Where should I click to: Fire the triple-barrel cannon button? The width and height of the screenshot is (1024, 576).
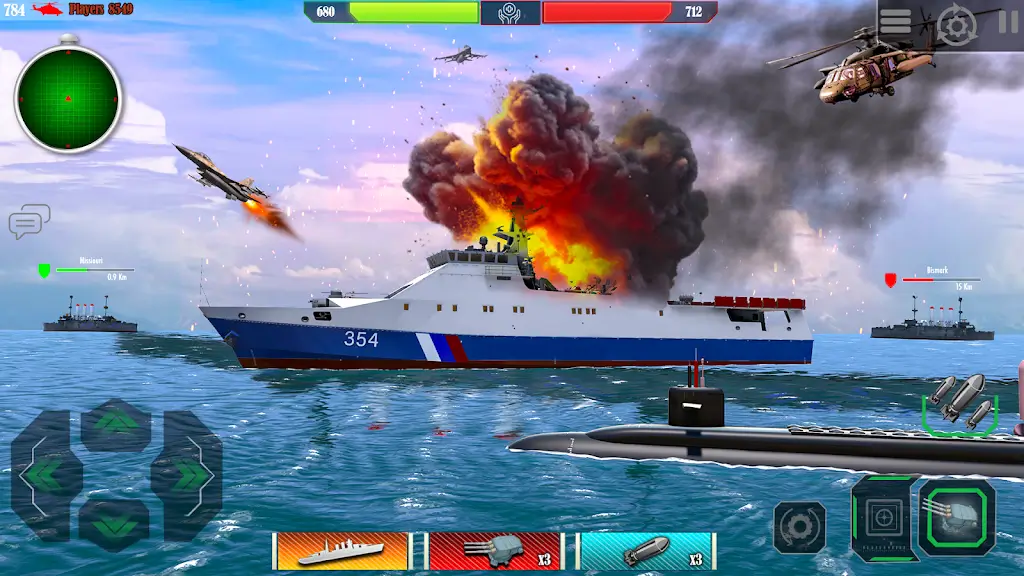(957, 516)
